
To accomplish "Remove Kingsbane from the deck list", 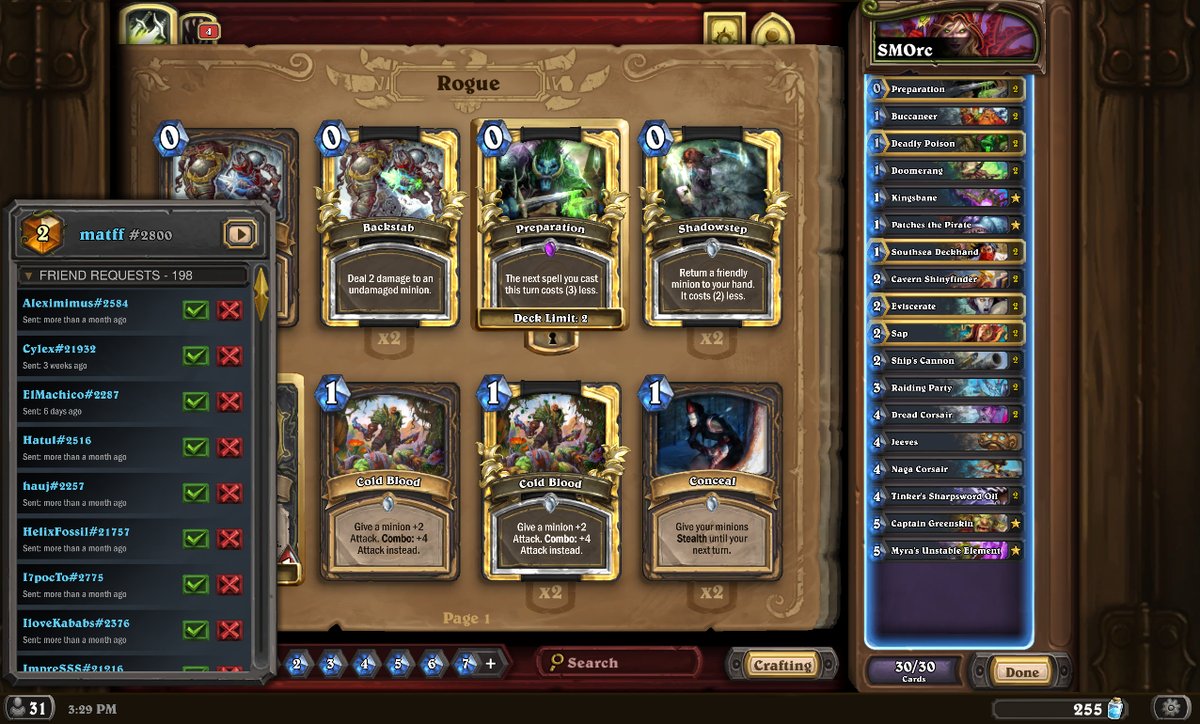I will tap(946, 198).
